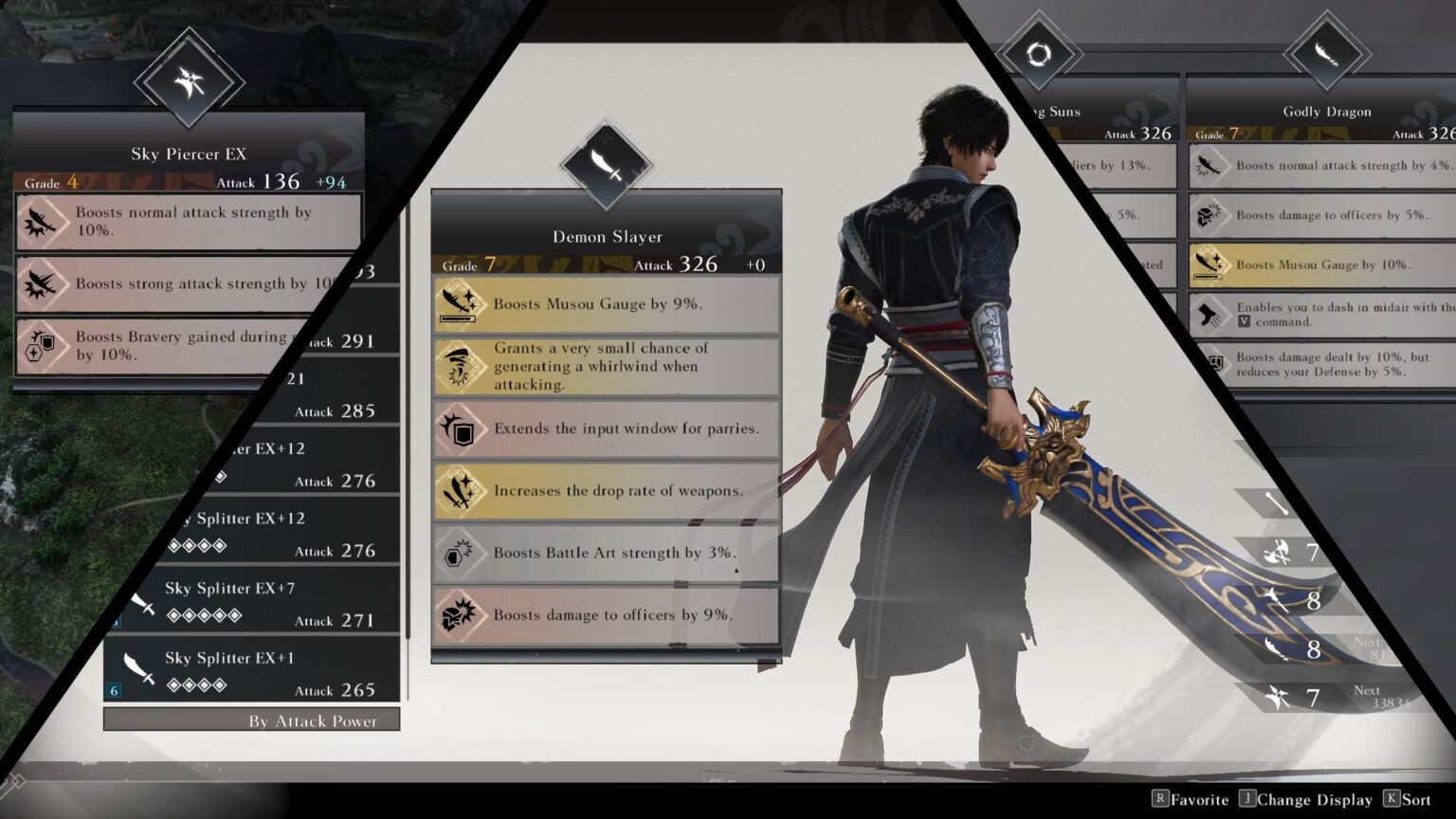1456x819 pixels.
Task: Select the weapon drop rate skill icon
Action: point(462,490)
